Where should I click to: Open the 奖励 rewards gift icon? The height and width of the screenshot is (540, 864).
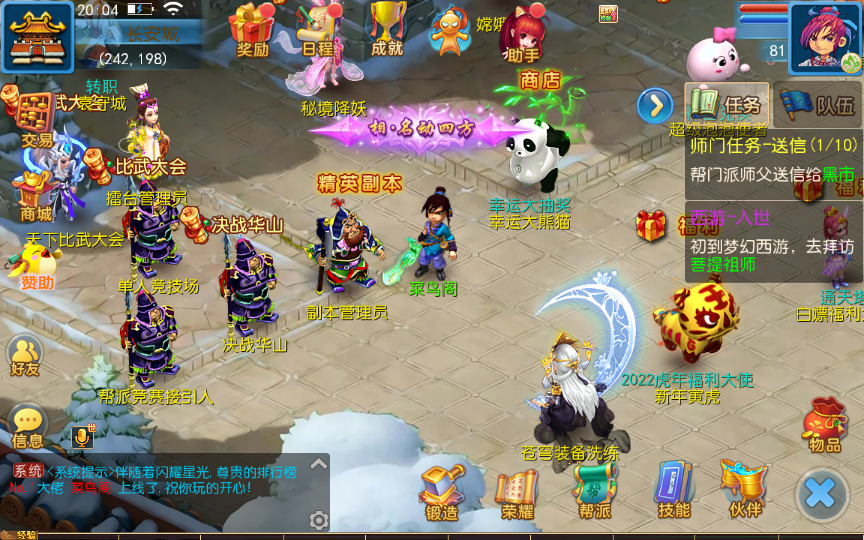tap(252, 28)
